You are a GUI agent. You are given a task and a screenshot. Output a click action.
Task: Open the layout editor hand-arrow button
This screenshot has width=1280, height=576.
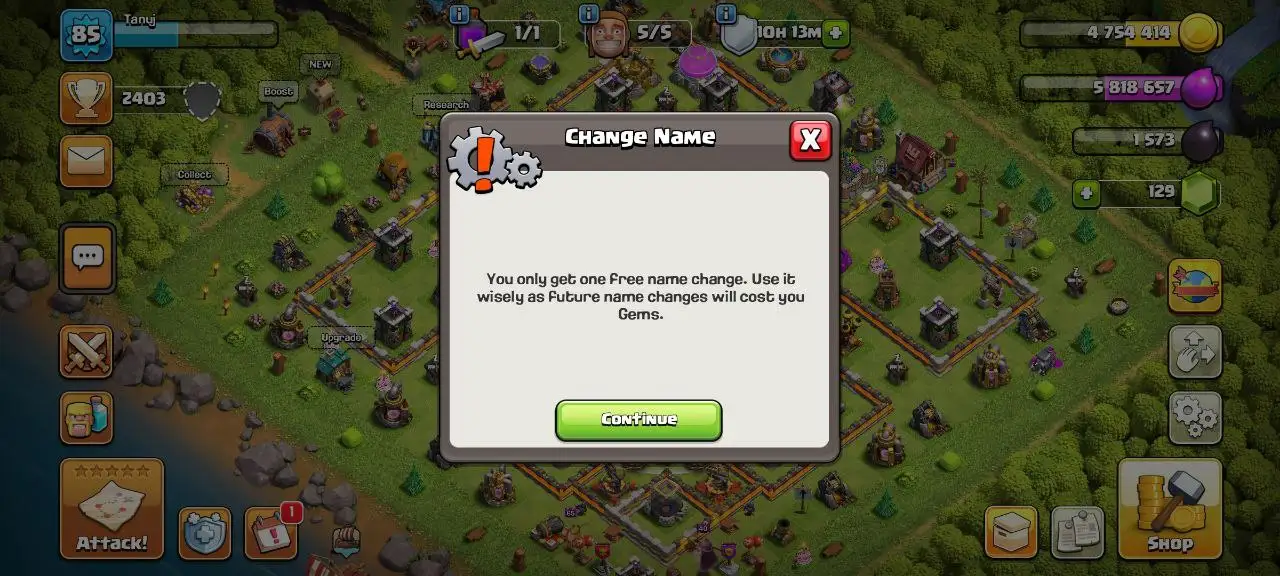click(x=1195, y=351)
